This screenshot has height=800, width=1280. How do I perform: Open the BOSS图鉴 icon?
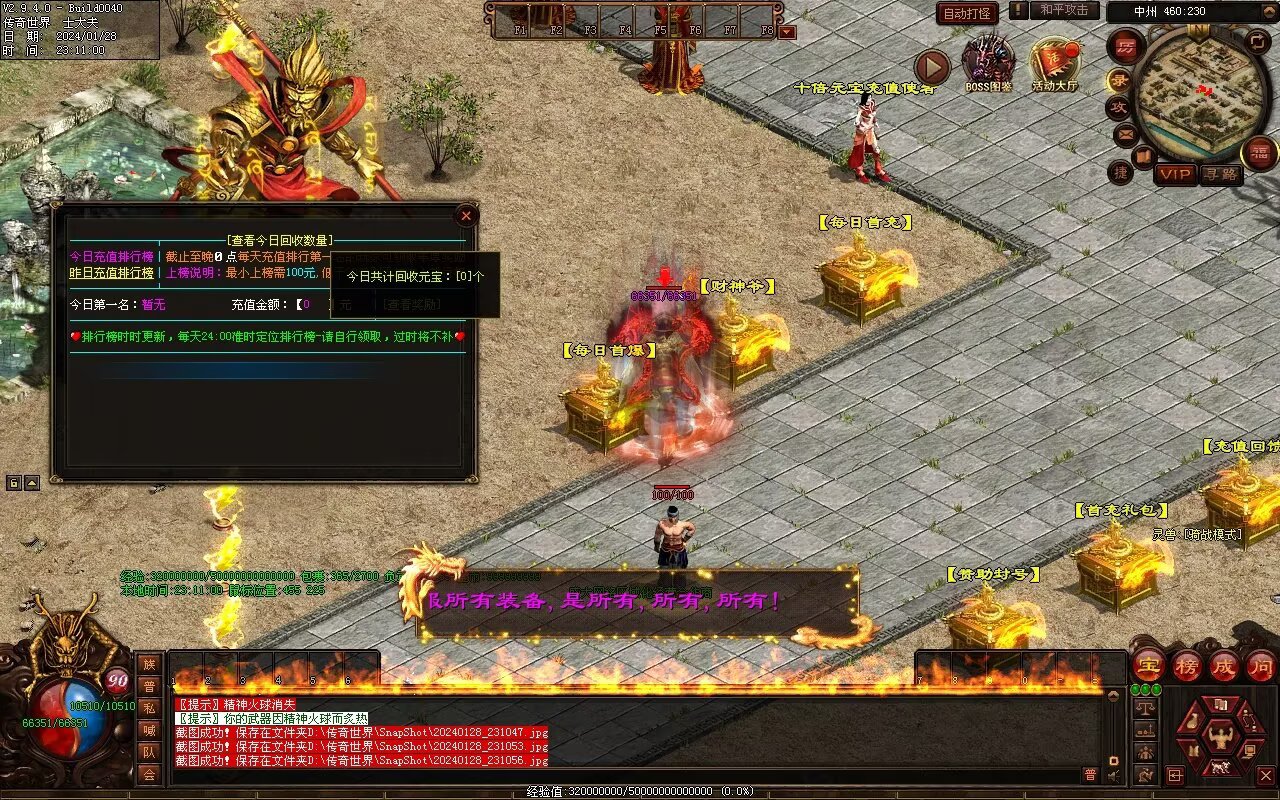point(988,62)
